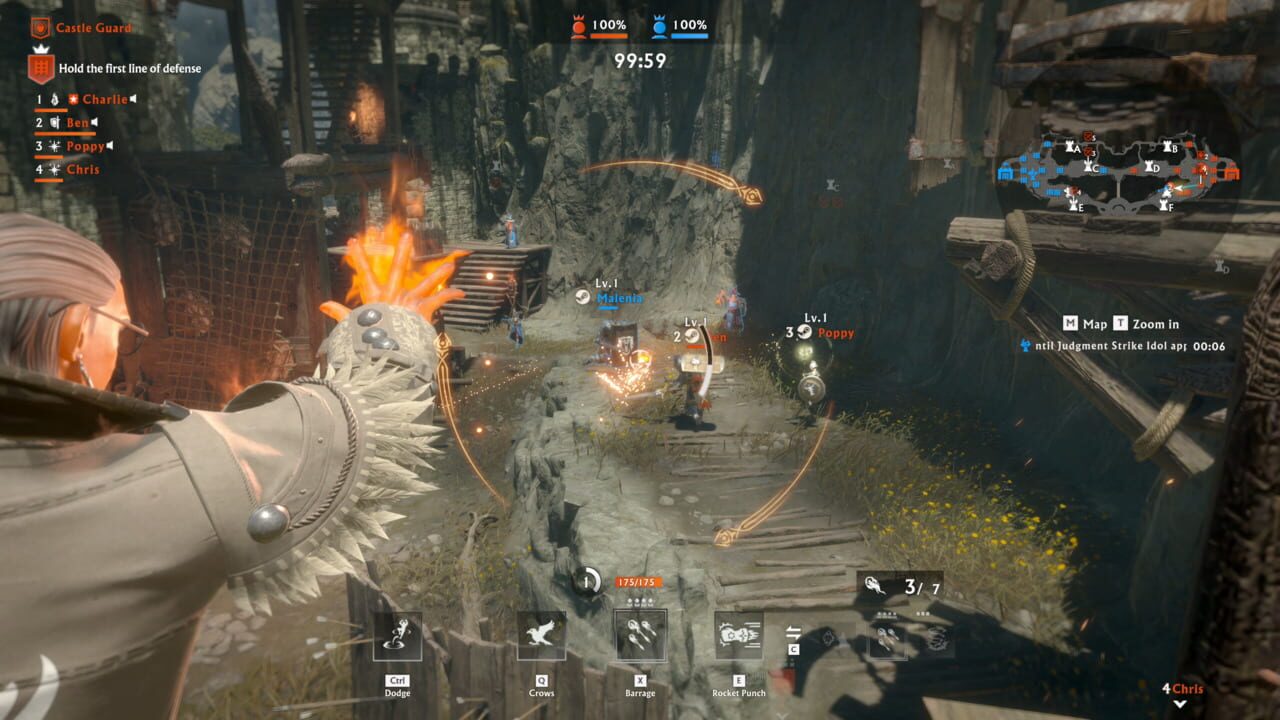Select Chris in the team roster
The image size is (1280, 720).
pos(85,169)
